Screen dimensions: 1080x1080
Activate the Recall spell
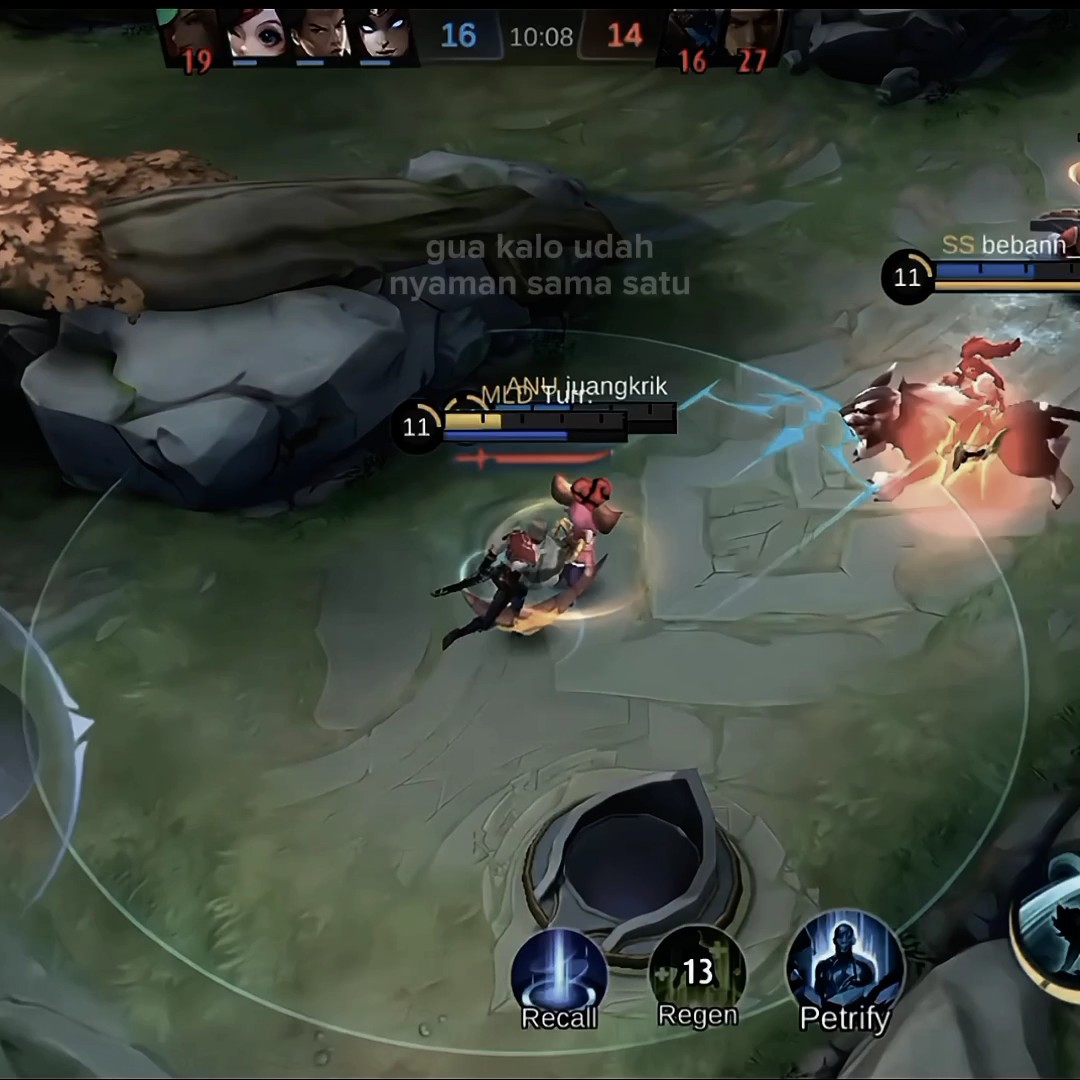559,975
